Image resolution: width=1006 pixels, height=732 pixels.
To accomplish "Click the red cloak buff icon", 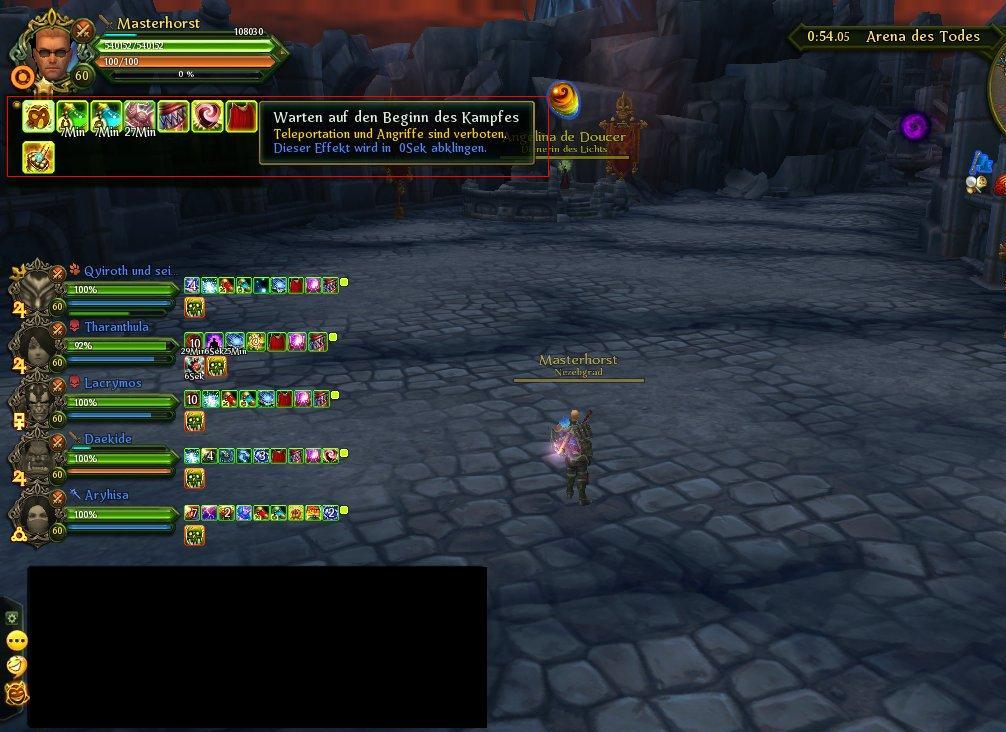I will [x=241, y=117].
